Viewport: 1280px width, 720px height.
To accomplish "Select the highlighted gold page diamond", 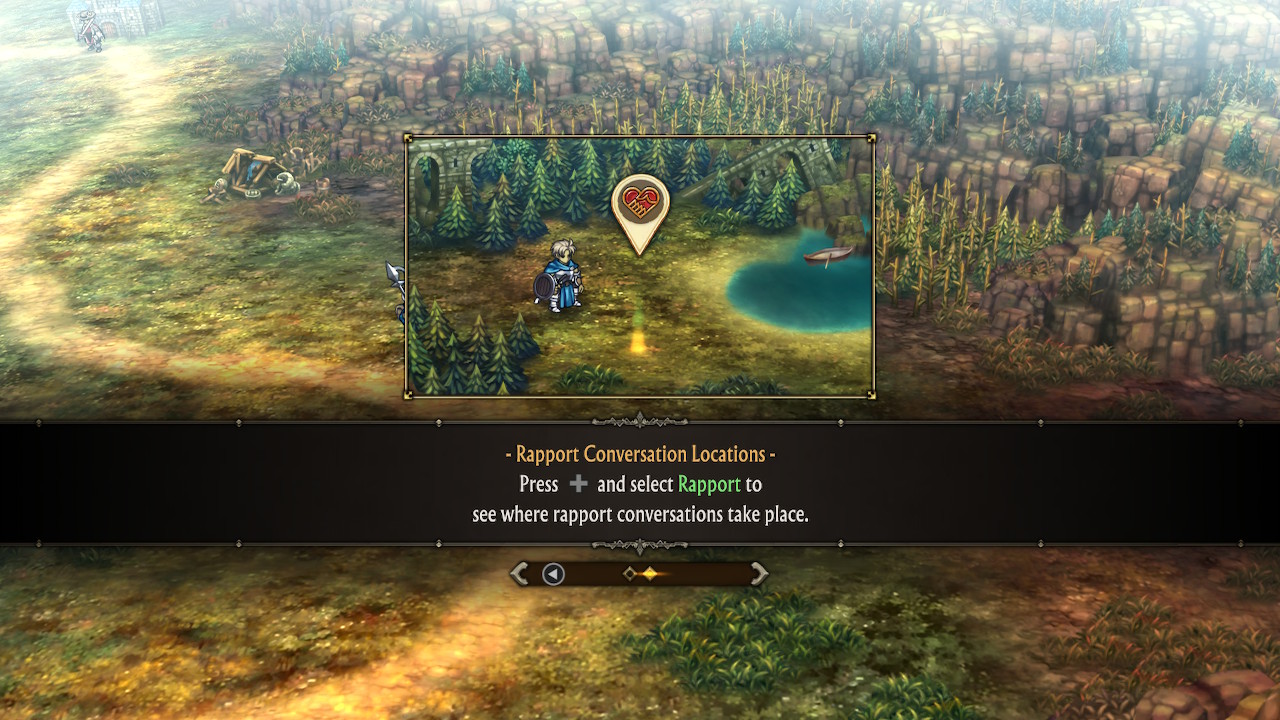I will click(650, 573).
